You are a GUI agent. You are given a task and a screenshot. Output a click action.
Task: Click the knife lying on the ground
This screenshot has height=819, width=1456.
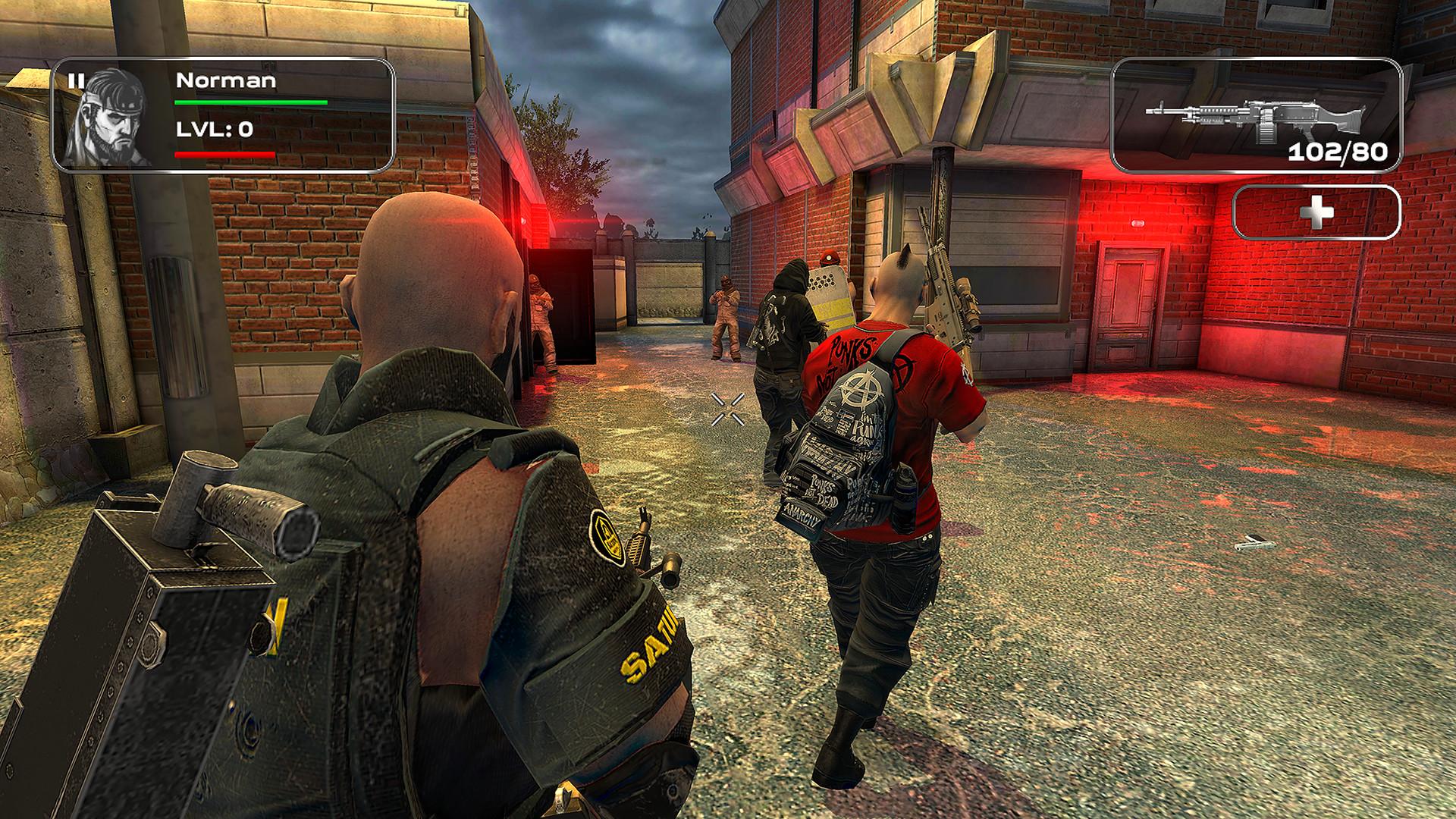click(x=1255, y=542)
